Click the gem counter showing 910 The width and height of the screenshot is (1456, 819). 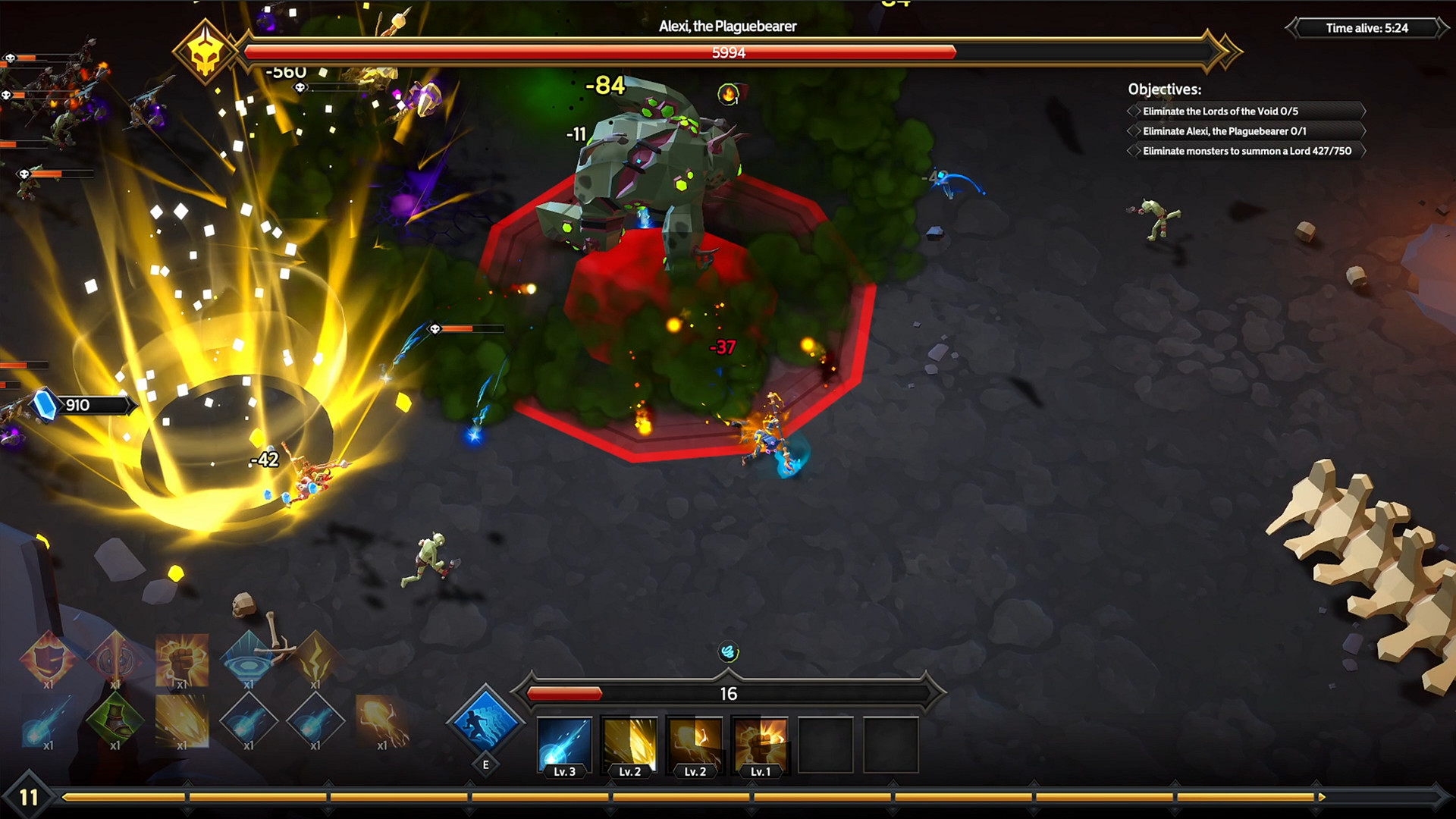pos(76,404)
